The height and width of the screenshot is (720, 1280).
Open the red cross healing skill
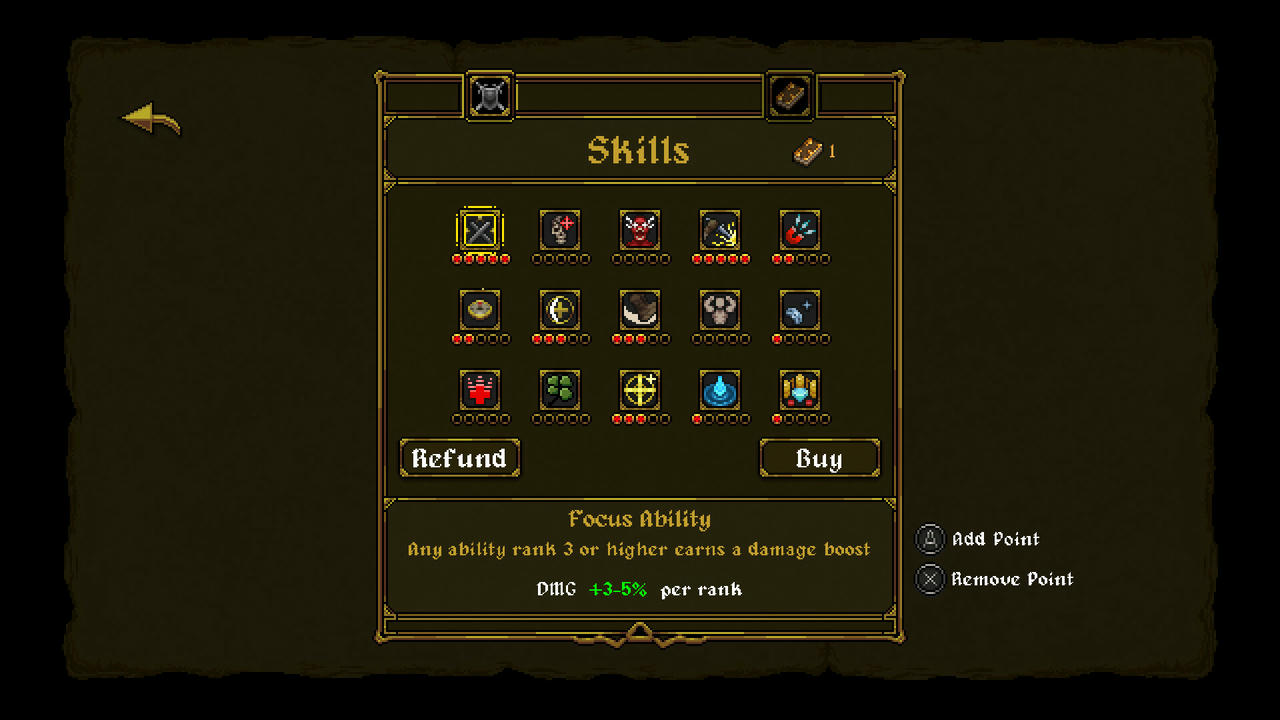tap(480, 393)
